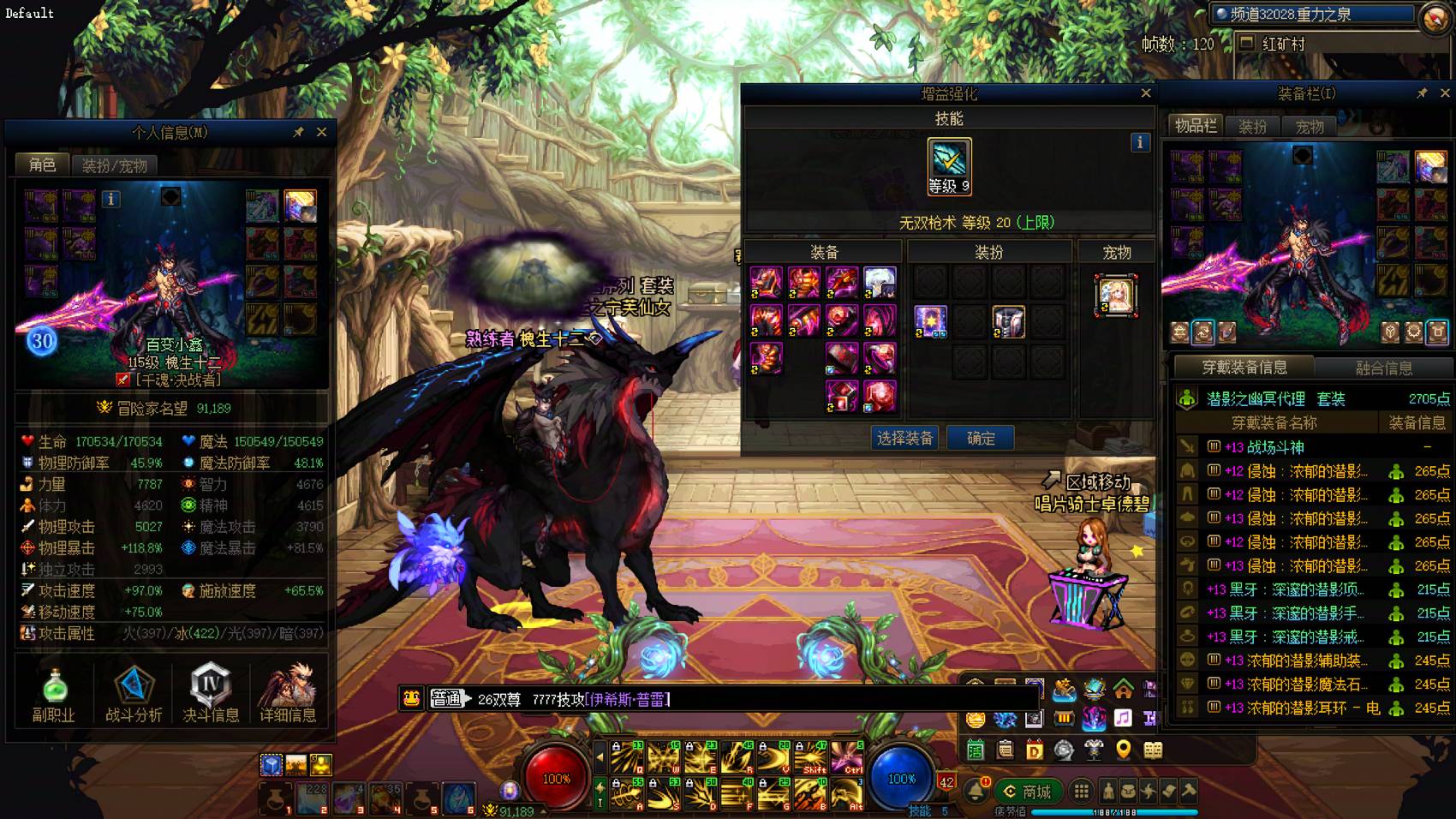This screenshot has height=819, width=1456.
Task: Close the 装备栏 window
Action: (x=1445, y=93)
